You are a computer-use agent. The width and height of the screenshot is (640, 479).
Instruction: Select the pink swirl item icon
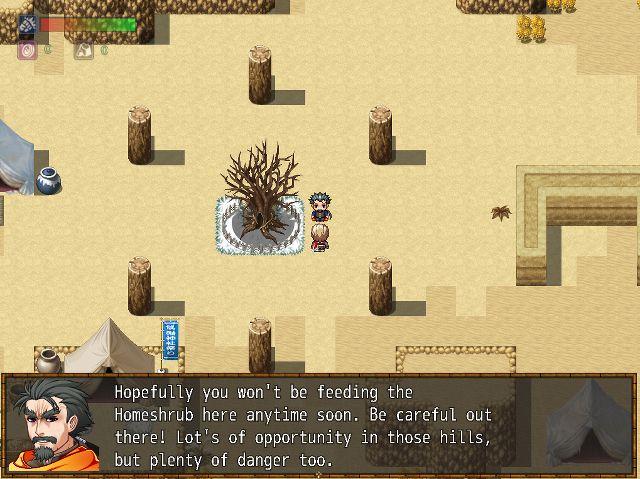click(27, 48)
